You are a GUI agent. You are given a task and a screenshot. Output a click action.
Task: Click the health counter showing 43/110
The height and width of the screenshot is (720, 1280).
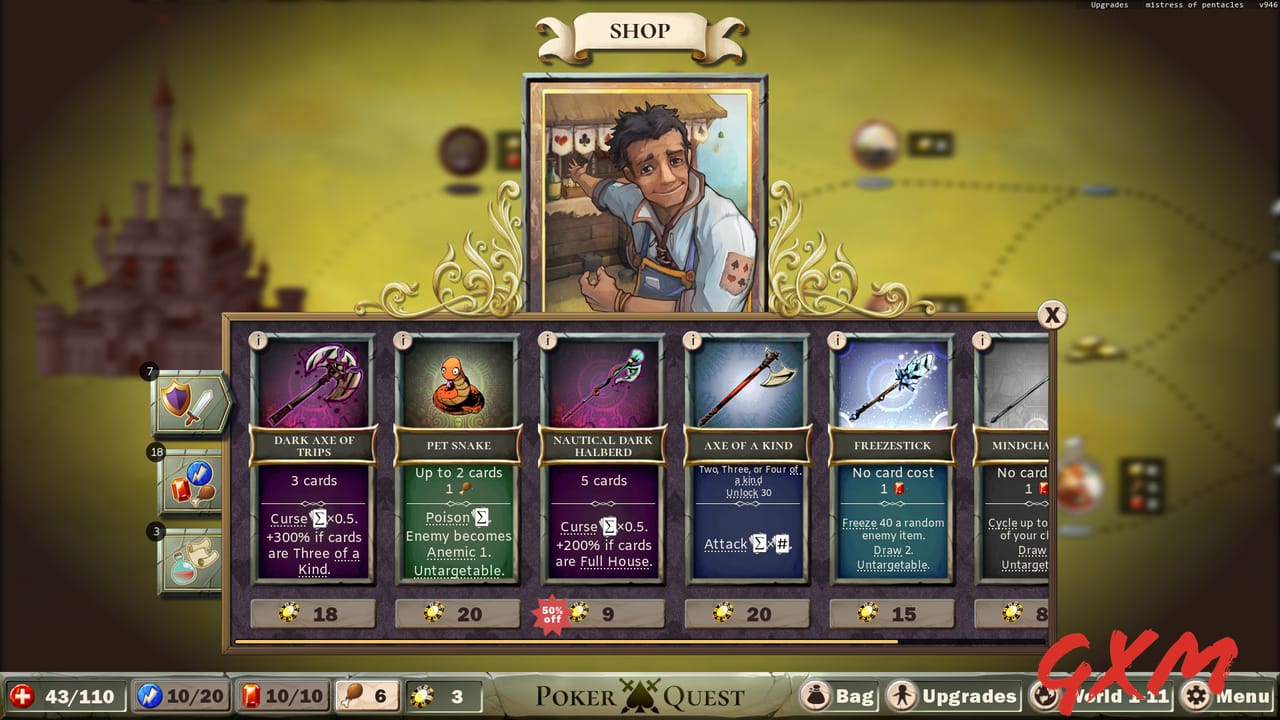coord(63,696)
